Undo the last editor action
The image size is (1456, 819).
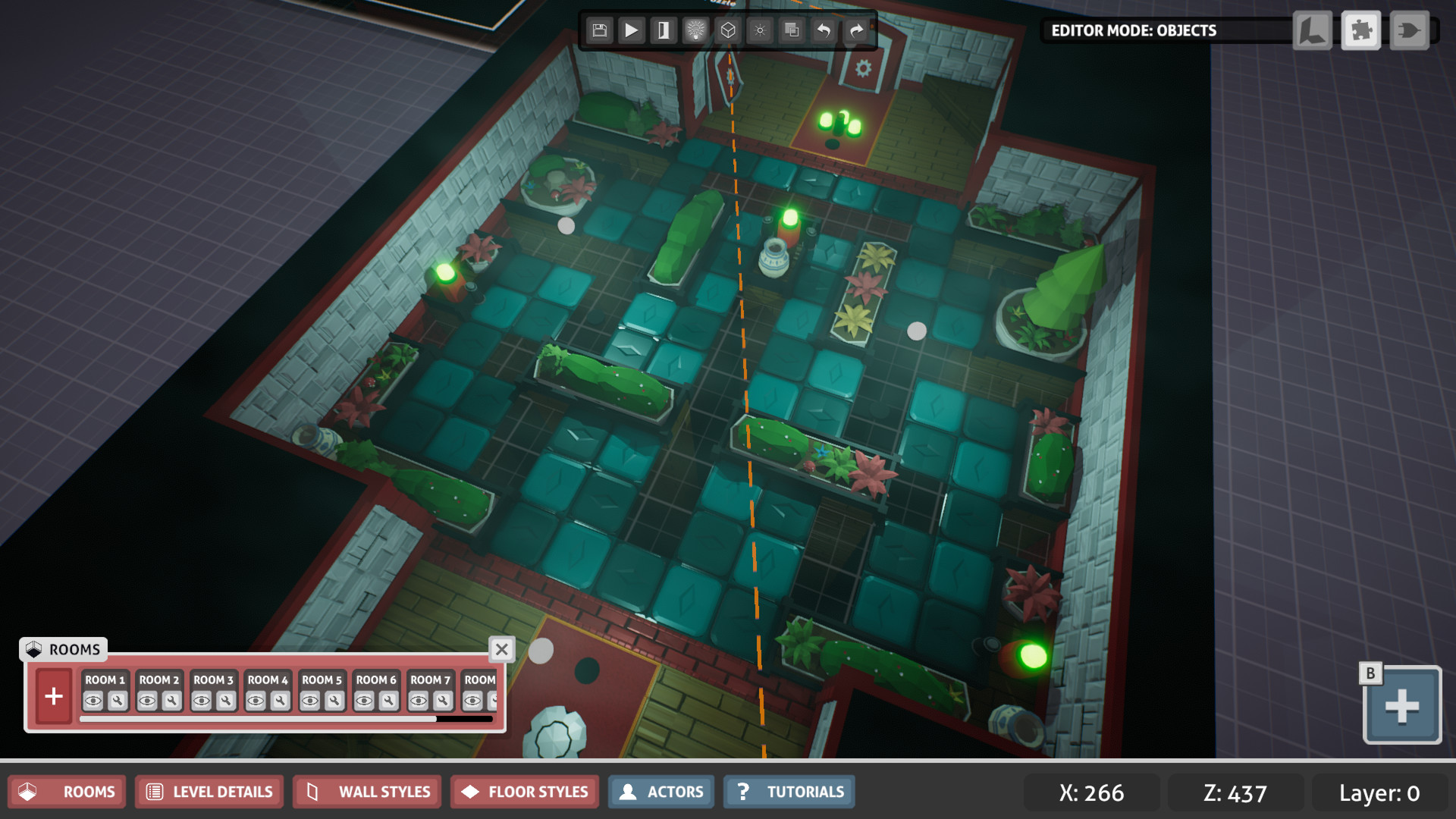click(824, 30)
